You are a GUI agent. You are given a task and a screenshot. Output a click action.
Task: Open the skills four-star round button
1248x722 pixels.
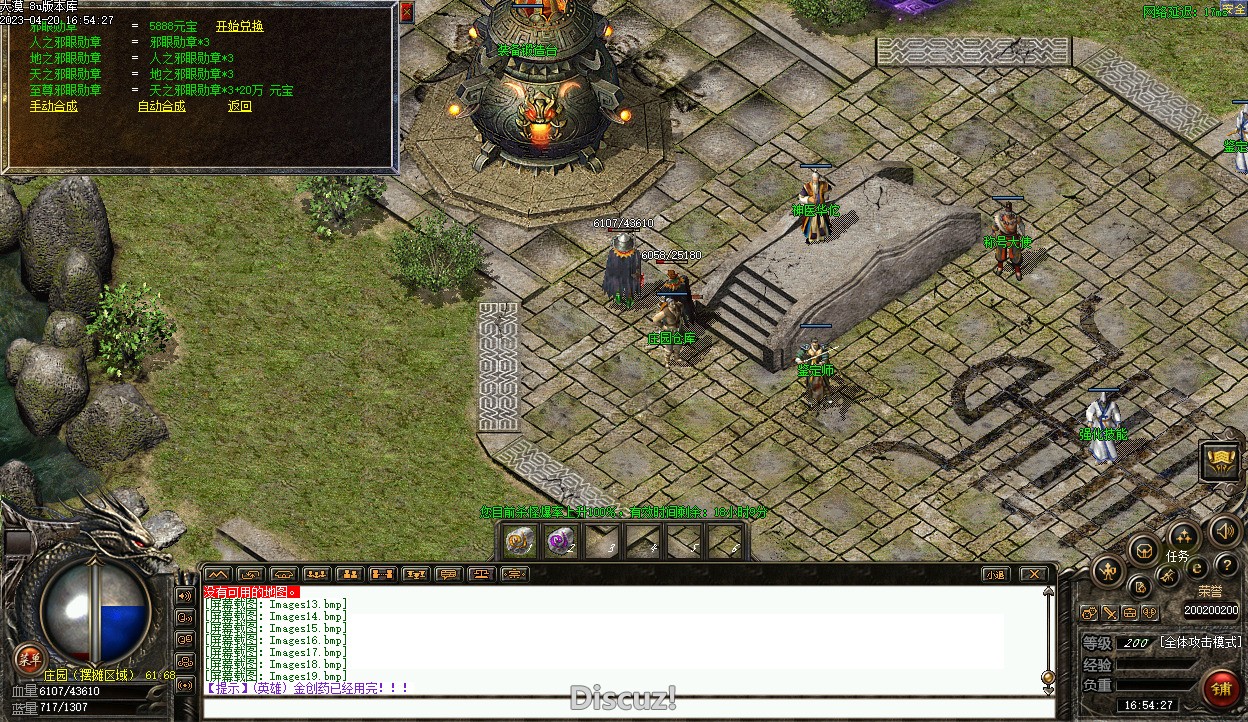click(1184, 535)
